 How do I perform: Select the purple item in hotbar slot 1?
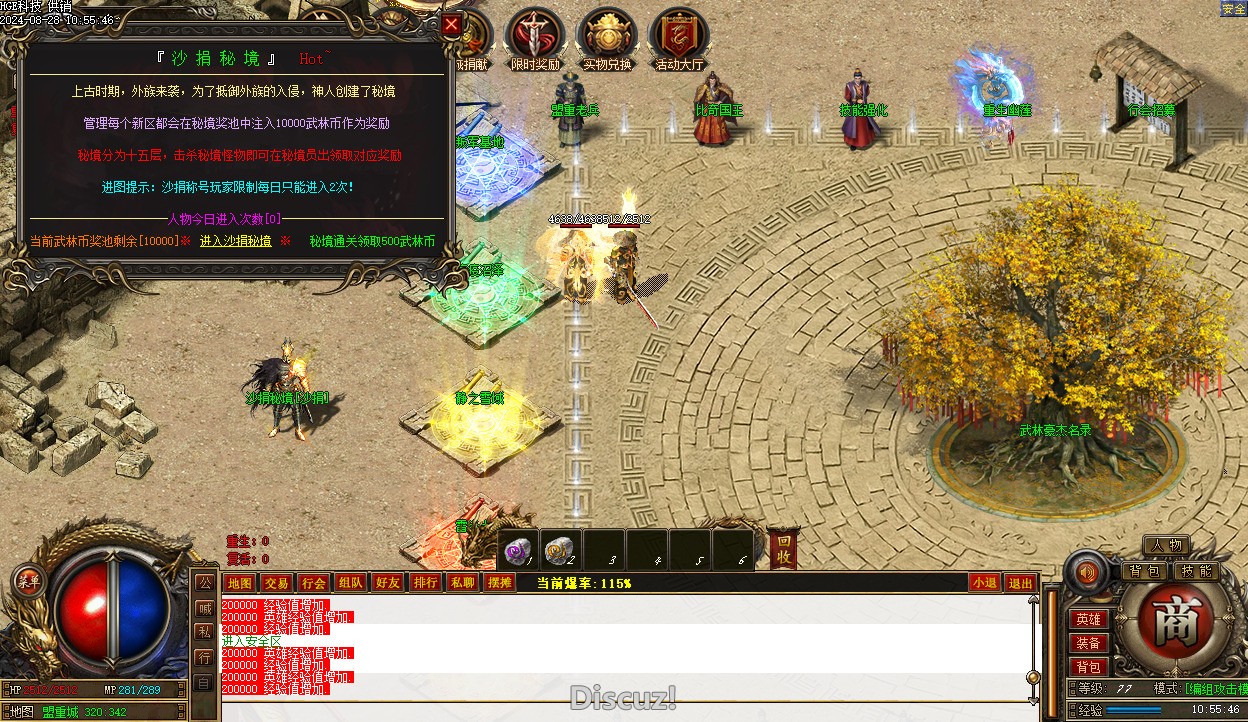pos(518,550)
